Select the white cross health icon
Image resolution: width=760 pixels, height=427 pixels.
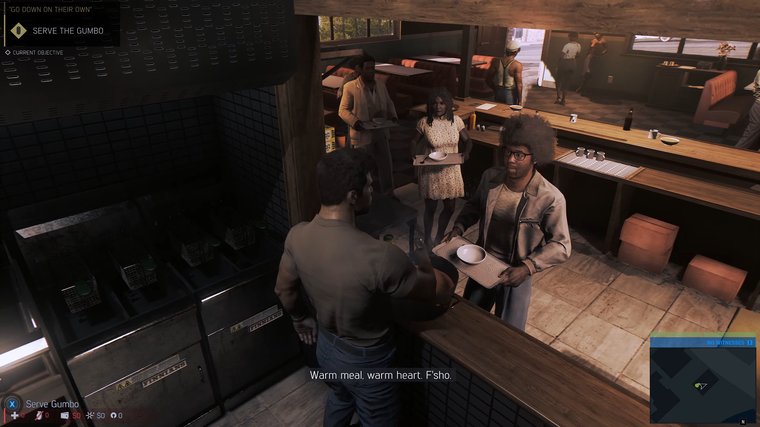point(14,415)
